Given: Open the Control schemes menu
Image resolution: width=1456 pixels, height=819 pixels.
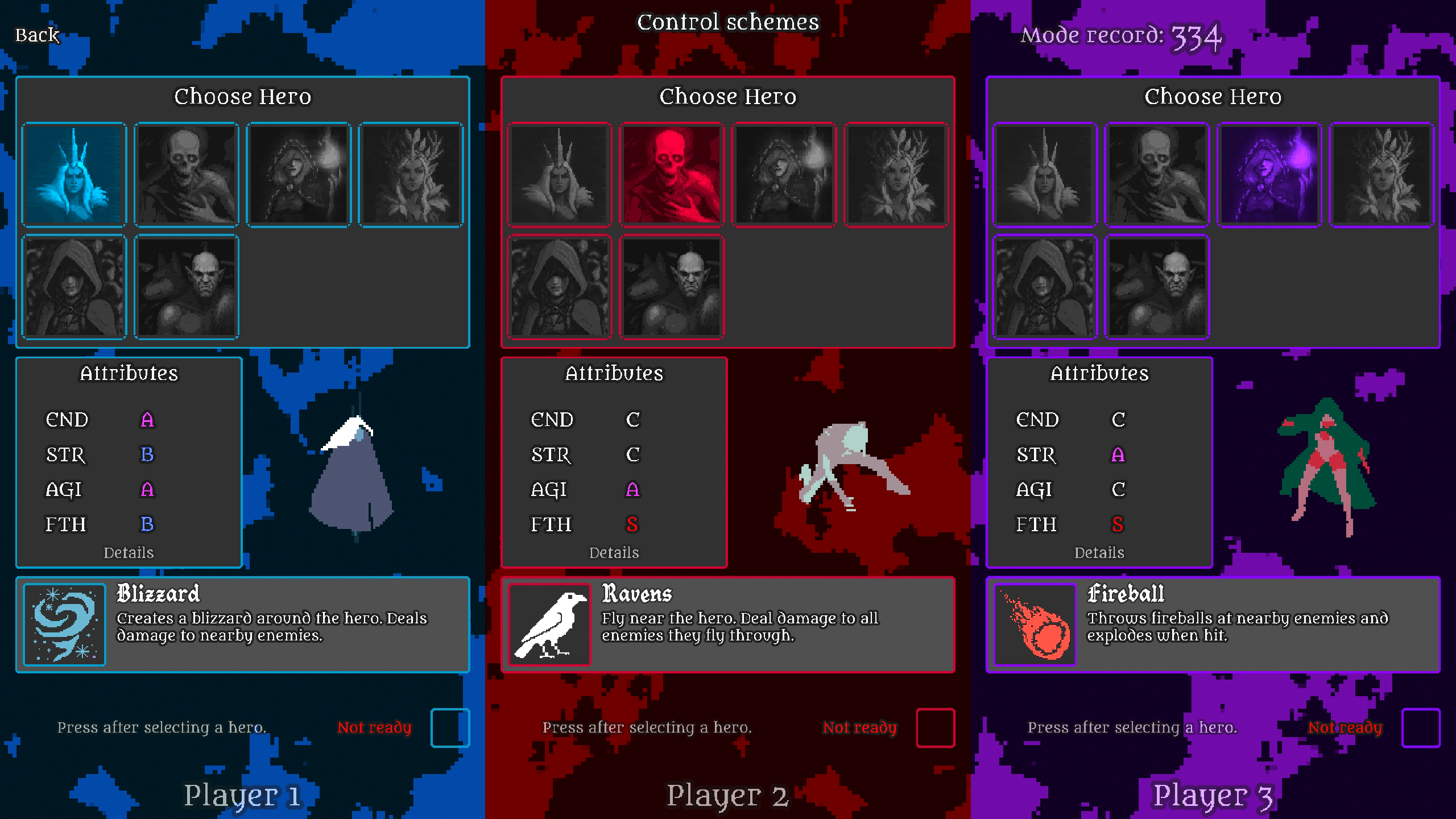Looking at the screenshot, I should click(728, 23).
